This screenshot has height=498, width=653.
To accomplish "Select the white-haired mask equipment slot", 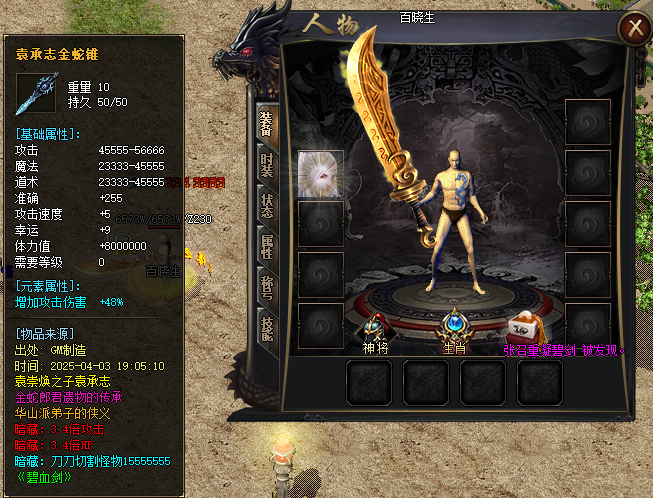I will click(x=321, y=175).
